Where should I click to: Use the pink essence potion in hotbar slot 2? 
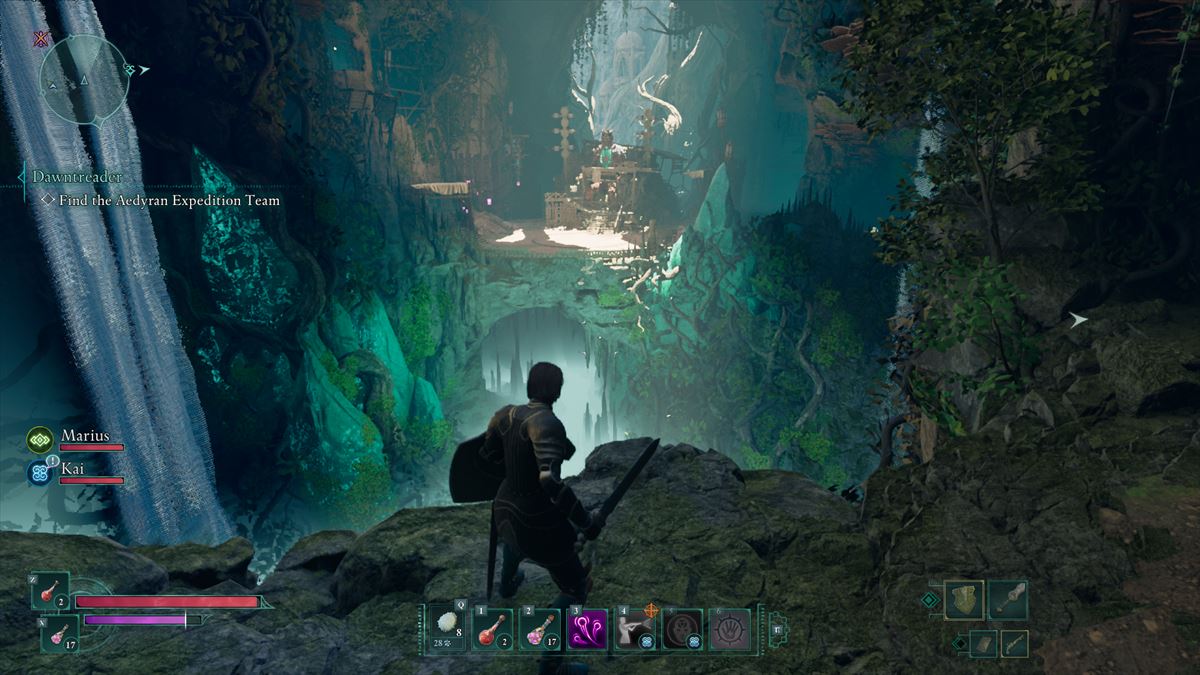click(x=540, y=630)
